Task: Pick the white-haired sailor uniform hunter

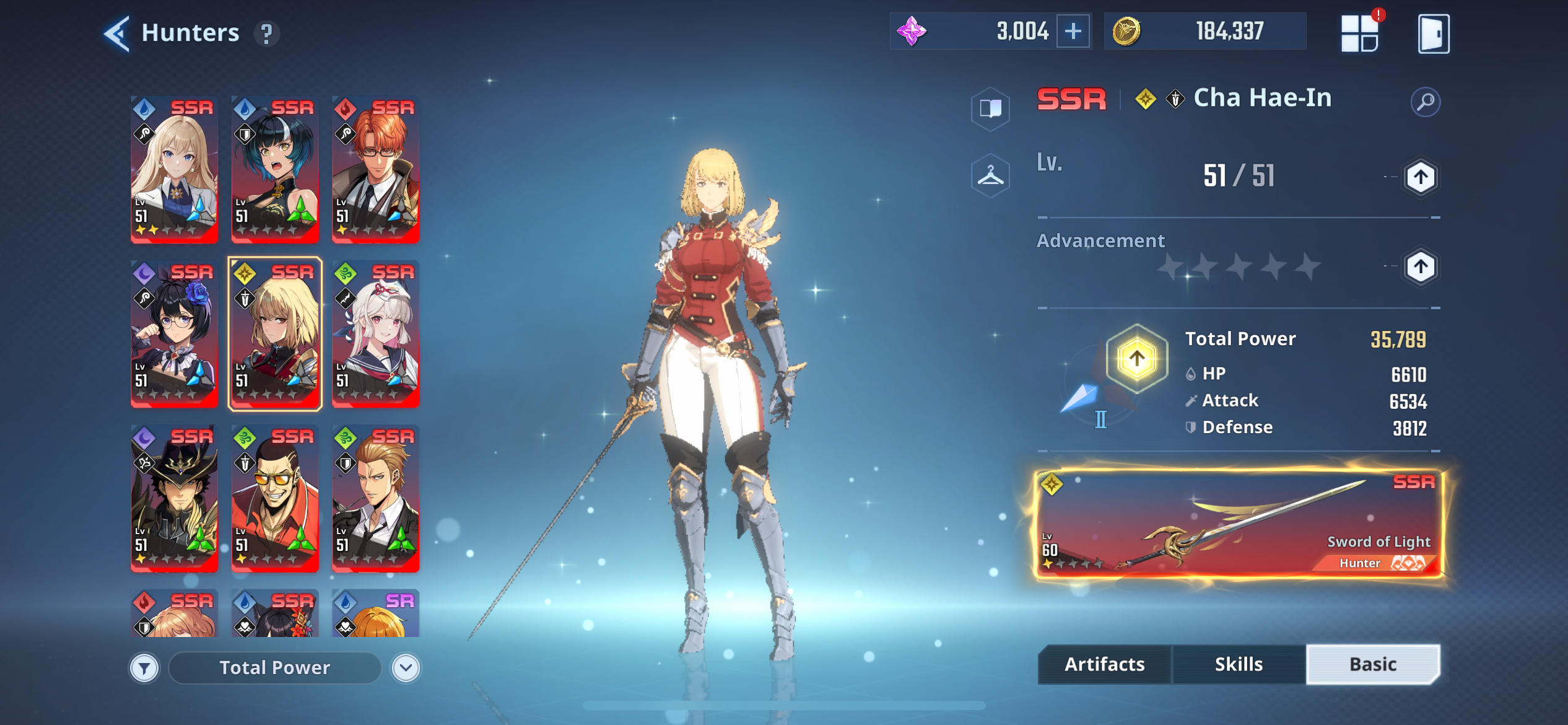Action: (x=375, y=333)
